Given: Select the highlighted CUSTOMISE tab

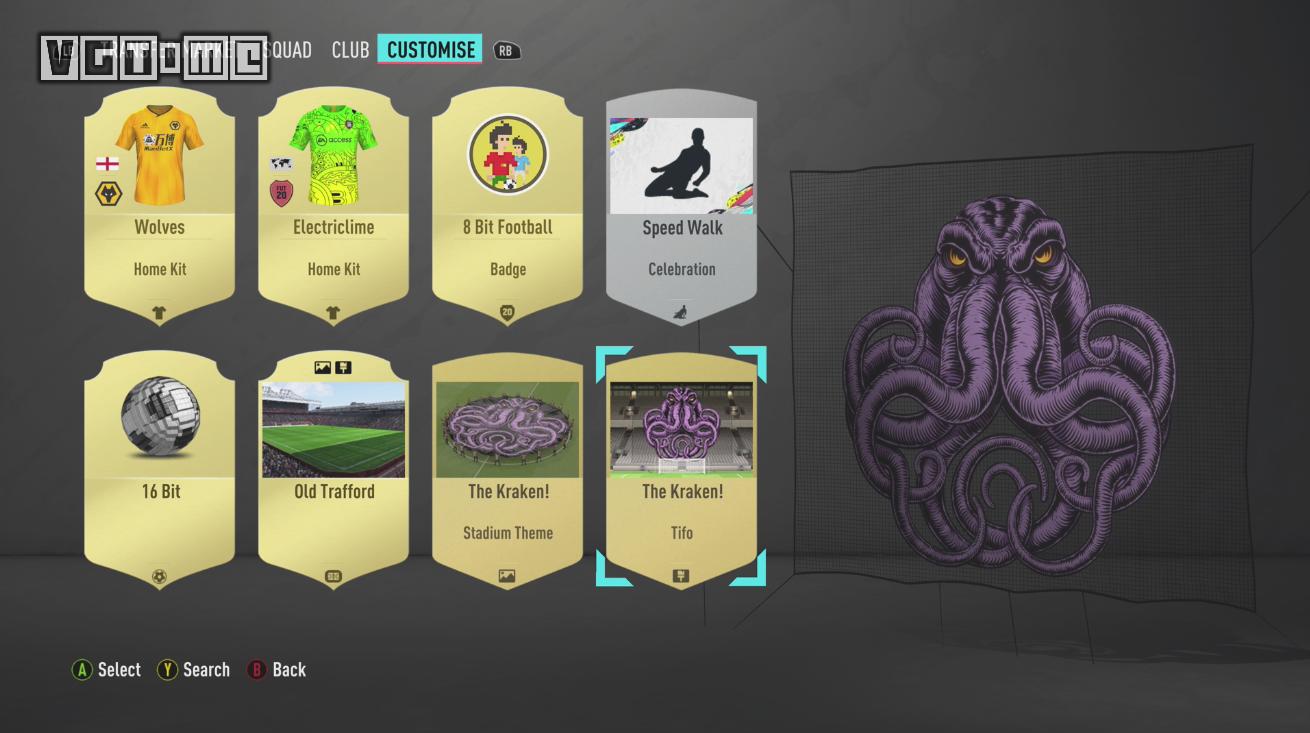Looking at the screenshot, I should click(x=430, y=49).
